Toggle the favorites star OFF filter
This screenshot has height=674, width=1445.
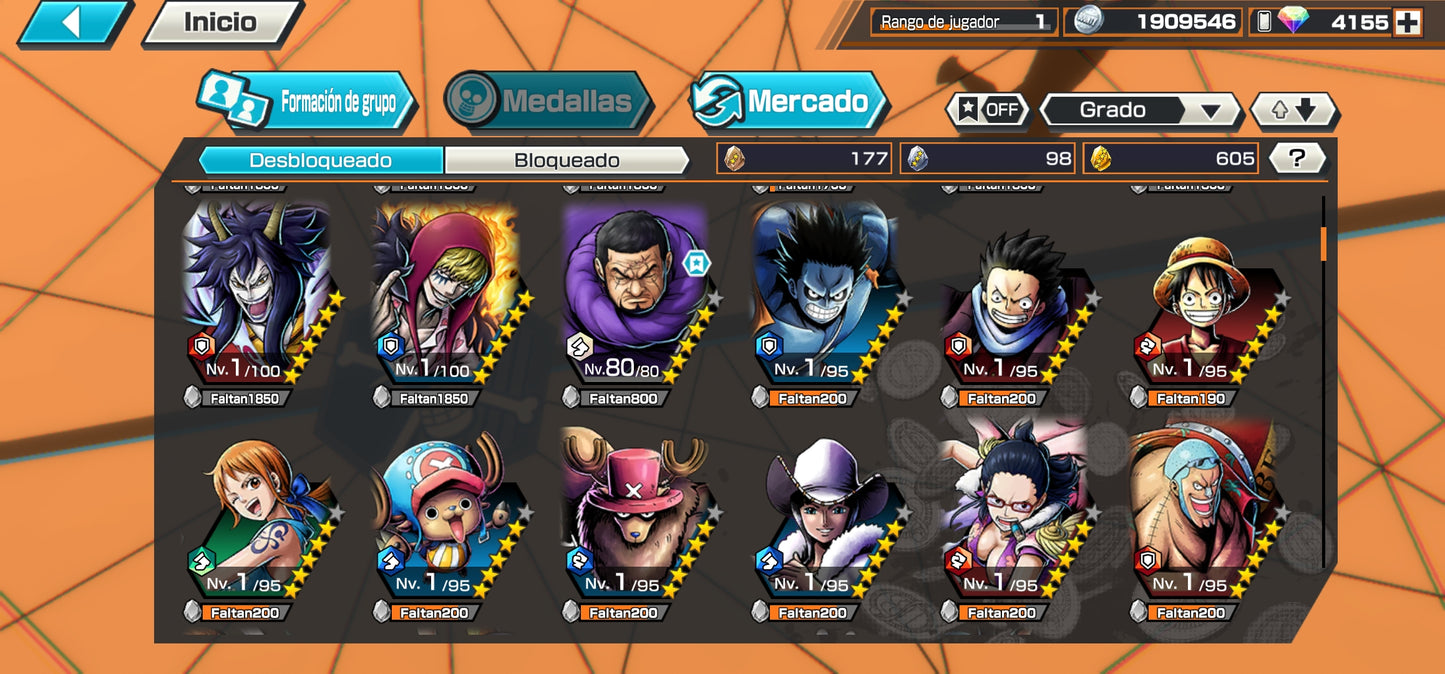coord(988,110)
